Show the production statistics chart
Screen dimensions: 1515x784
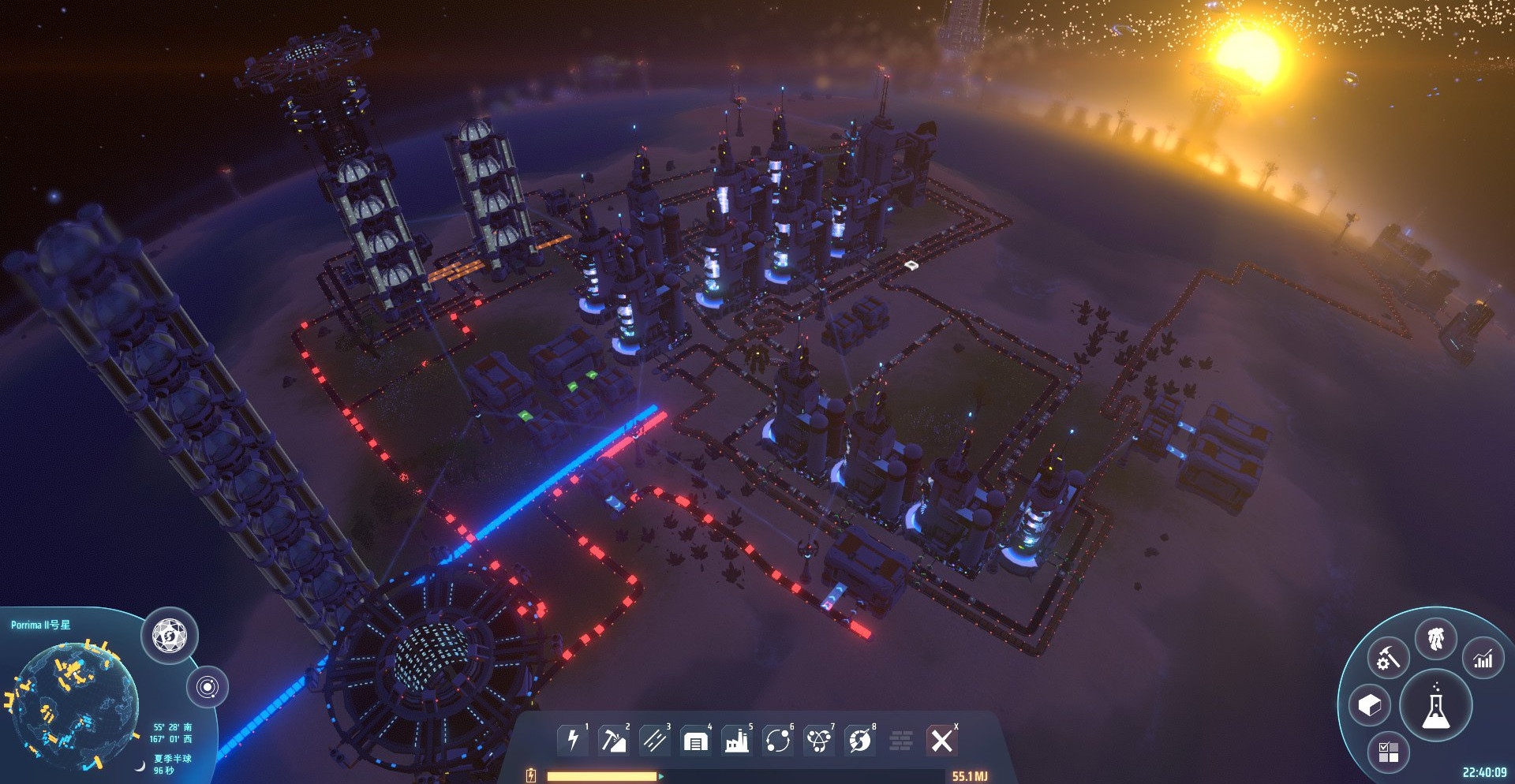tap(1483, 658)
